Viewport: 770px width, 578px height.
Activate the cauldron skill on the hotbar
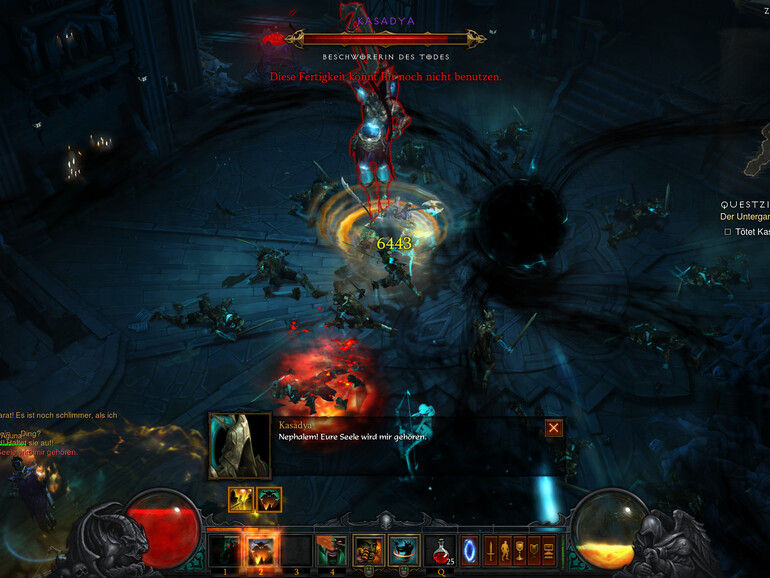(404, 551)
